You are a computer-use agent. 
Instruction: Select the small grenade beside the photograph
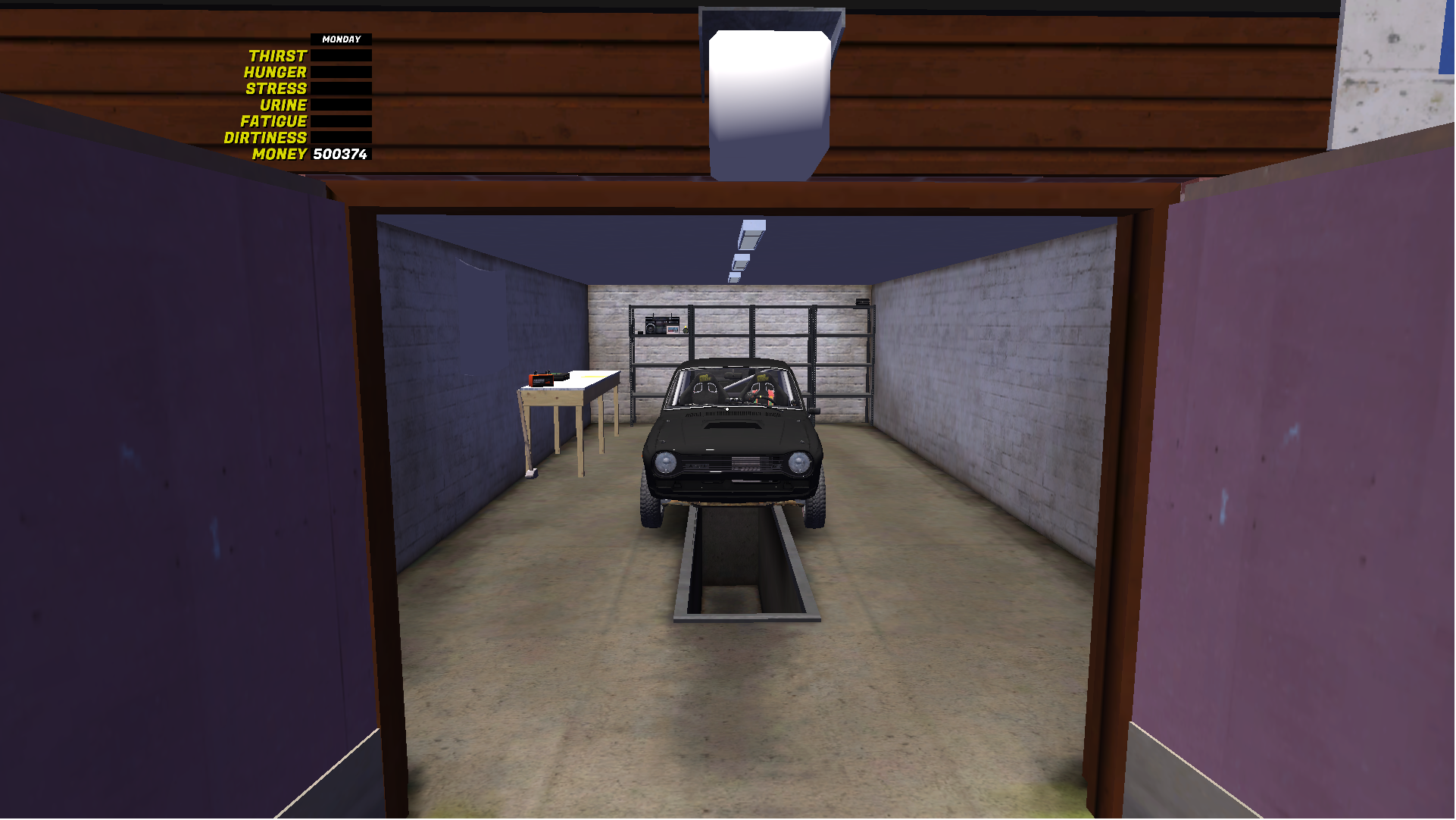click(685, 330)
